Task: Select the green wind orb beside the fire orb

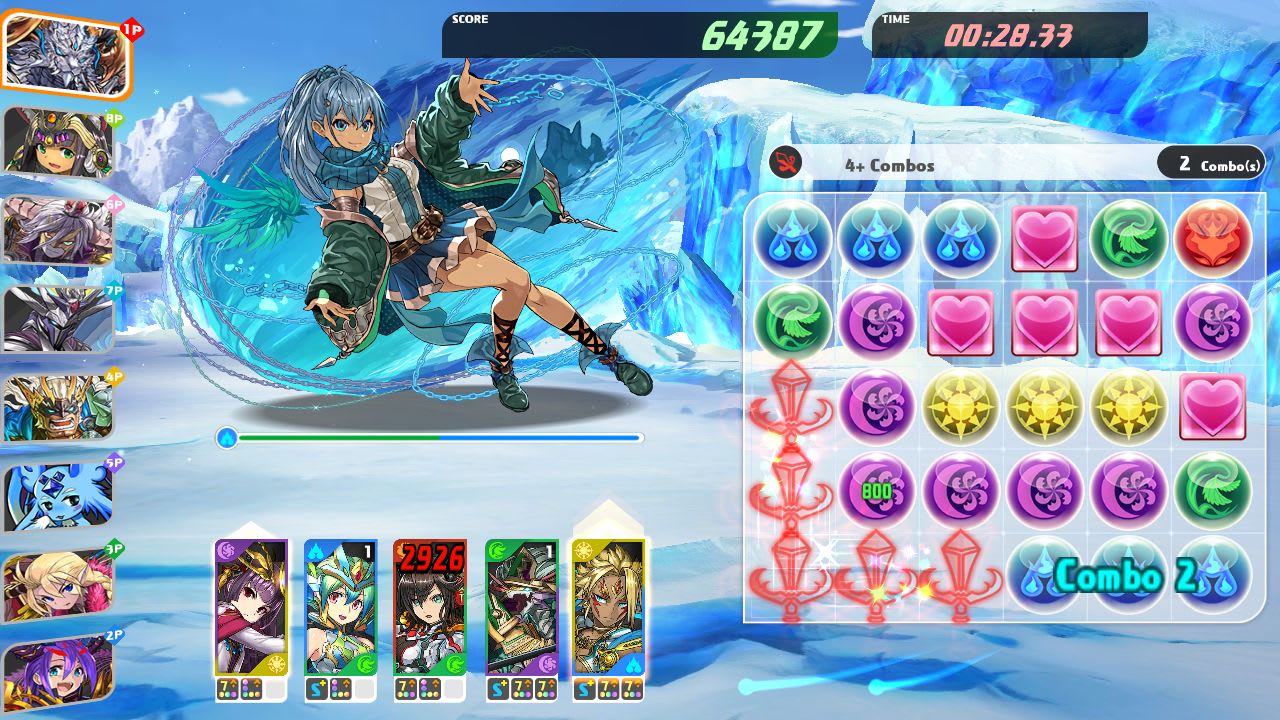Action: (x=1129, y=238)
